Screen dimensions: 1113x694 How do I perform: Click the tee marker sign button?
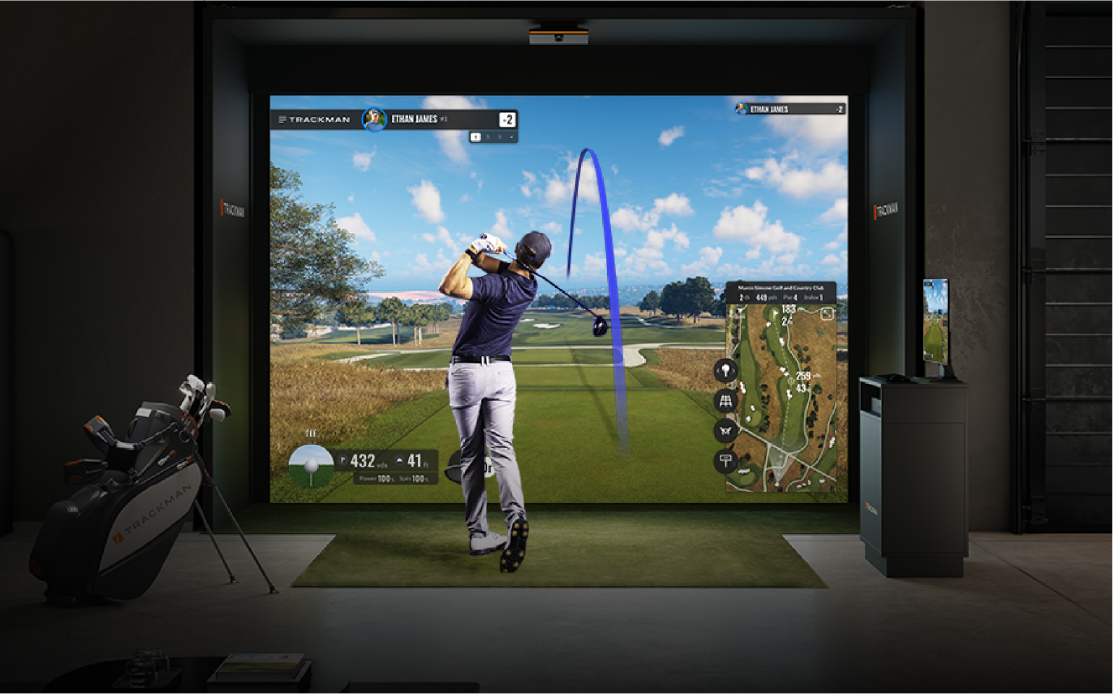click(x=725, y=461)
